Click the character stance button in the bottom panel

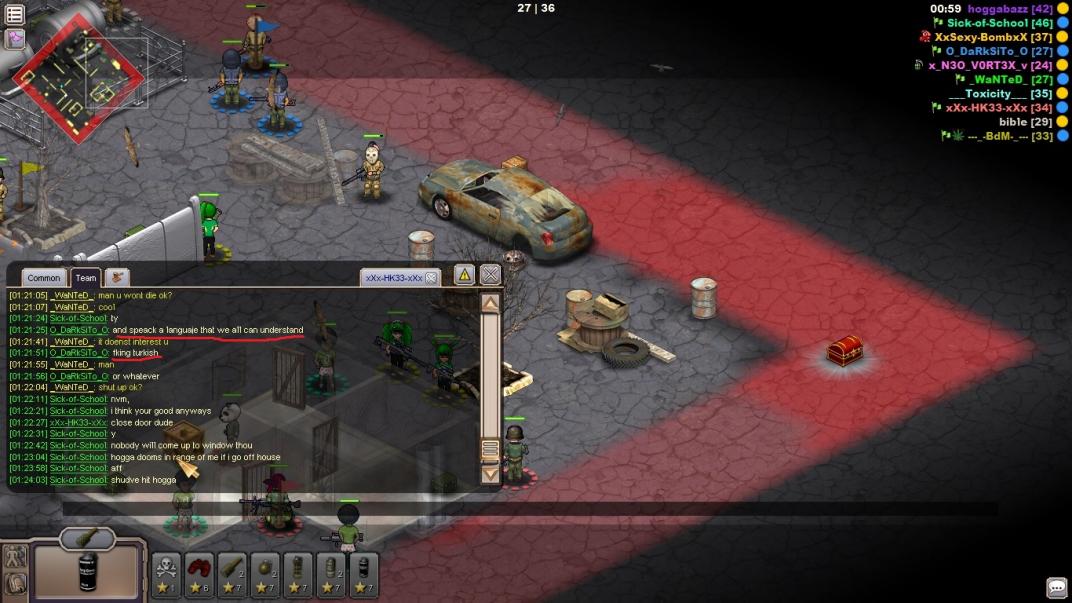15,558
